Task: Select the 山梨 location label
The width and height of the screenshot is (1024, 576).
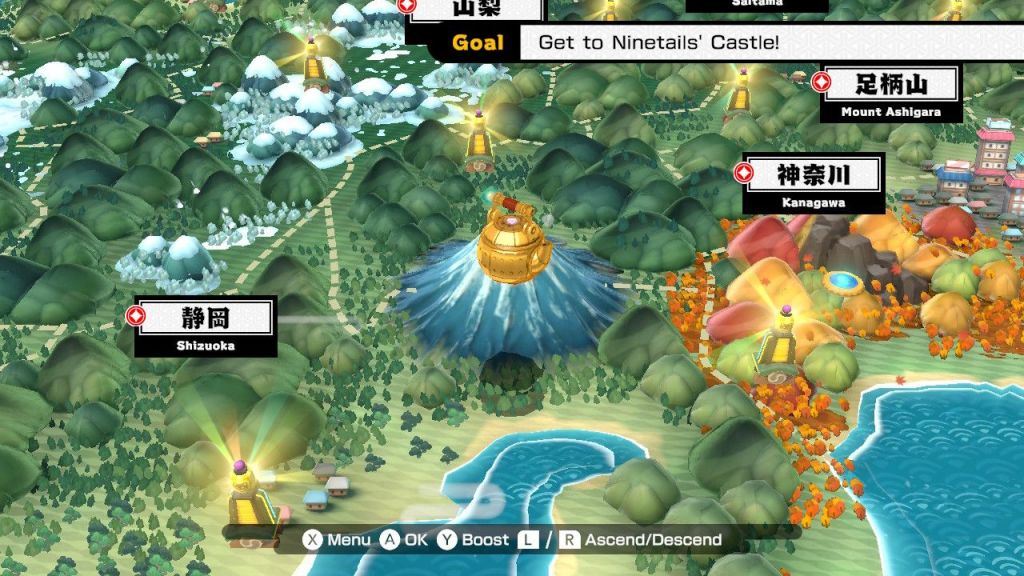Action: click(475, 9)
